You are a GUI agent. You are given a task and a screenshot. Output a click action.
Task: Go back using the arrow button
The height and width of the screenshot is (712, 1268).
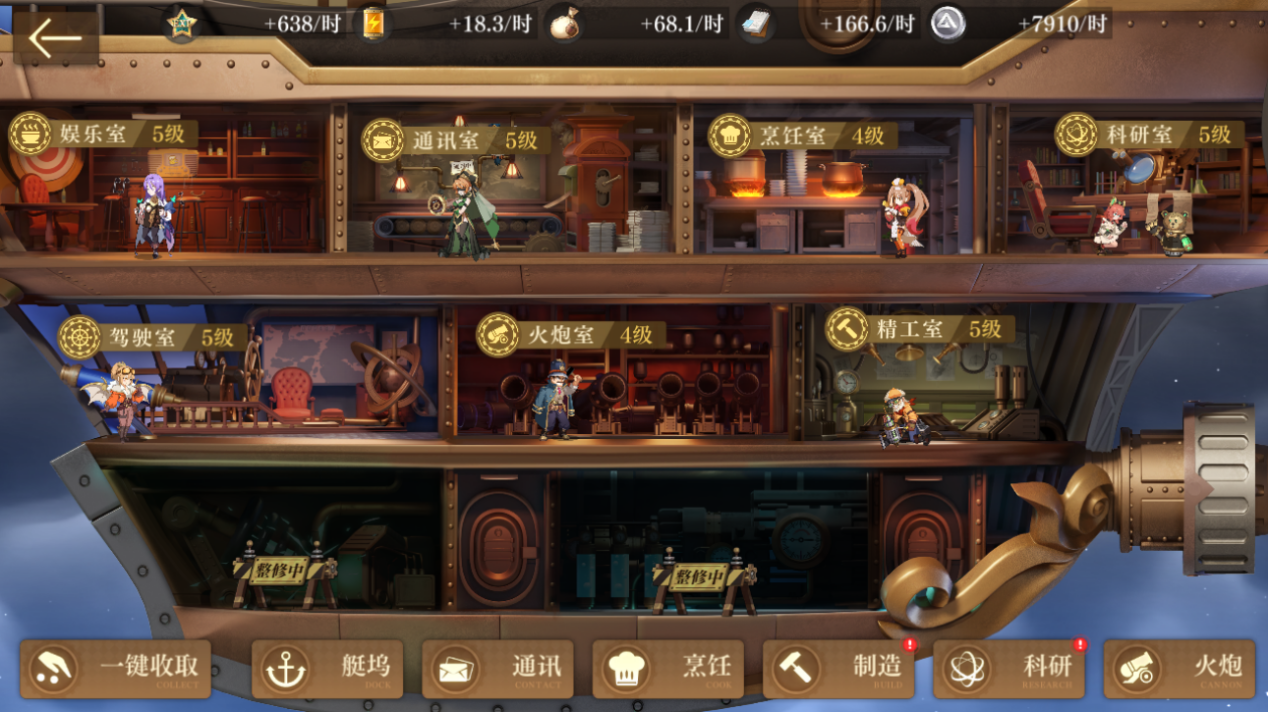click(x=55, y=39)
